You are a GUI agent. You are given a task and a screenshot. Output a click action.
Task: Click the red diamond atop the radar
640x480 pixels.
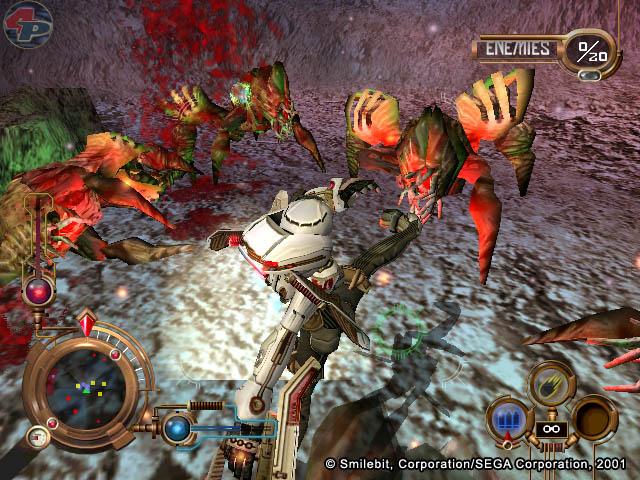coord(86,324)
